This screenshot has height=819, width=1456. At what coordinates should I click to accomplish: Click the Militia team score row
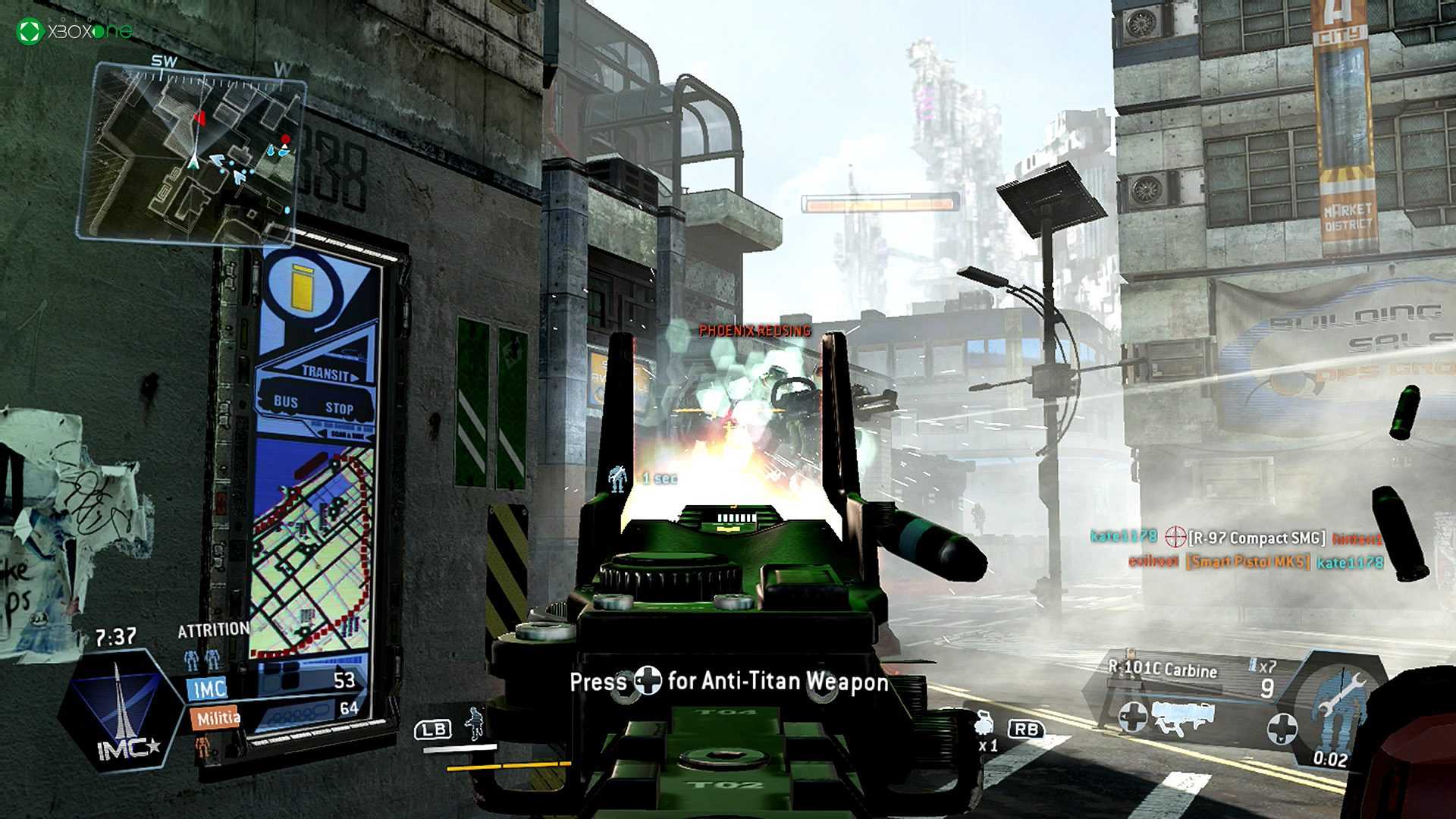pos(273,713)
